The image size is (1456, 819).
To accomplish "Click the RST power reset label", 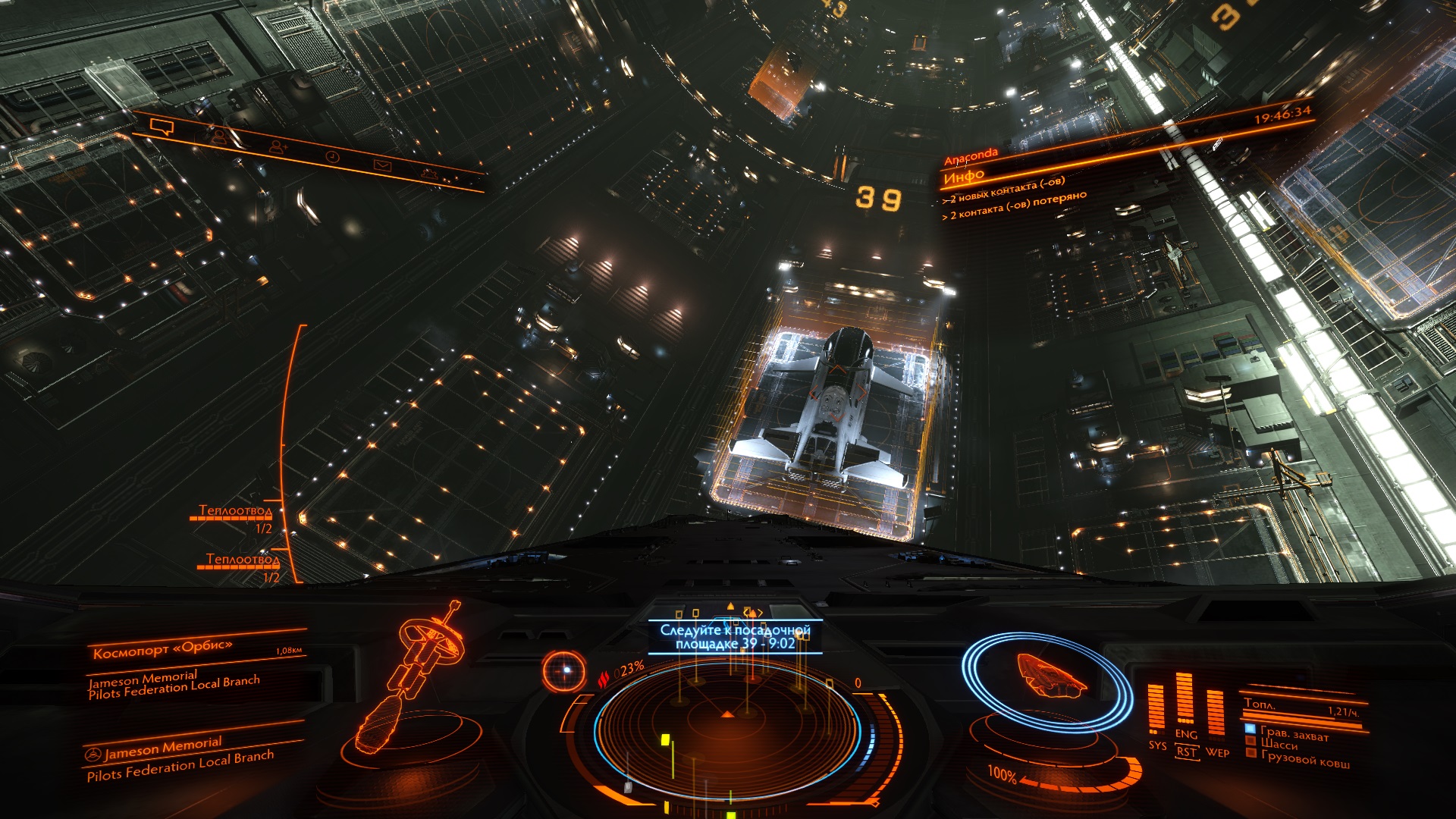I will [x=1186, y=752].
